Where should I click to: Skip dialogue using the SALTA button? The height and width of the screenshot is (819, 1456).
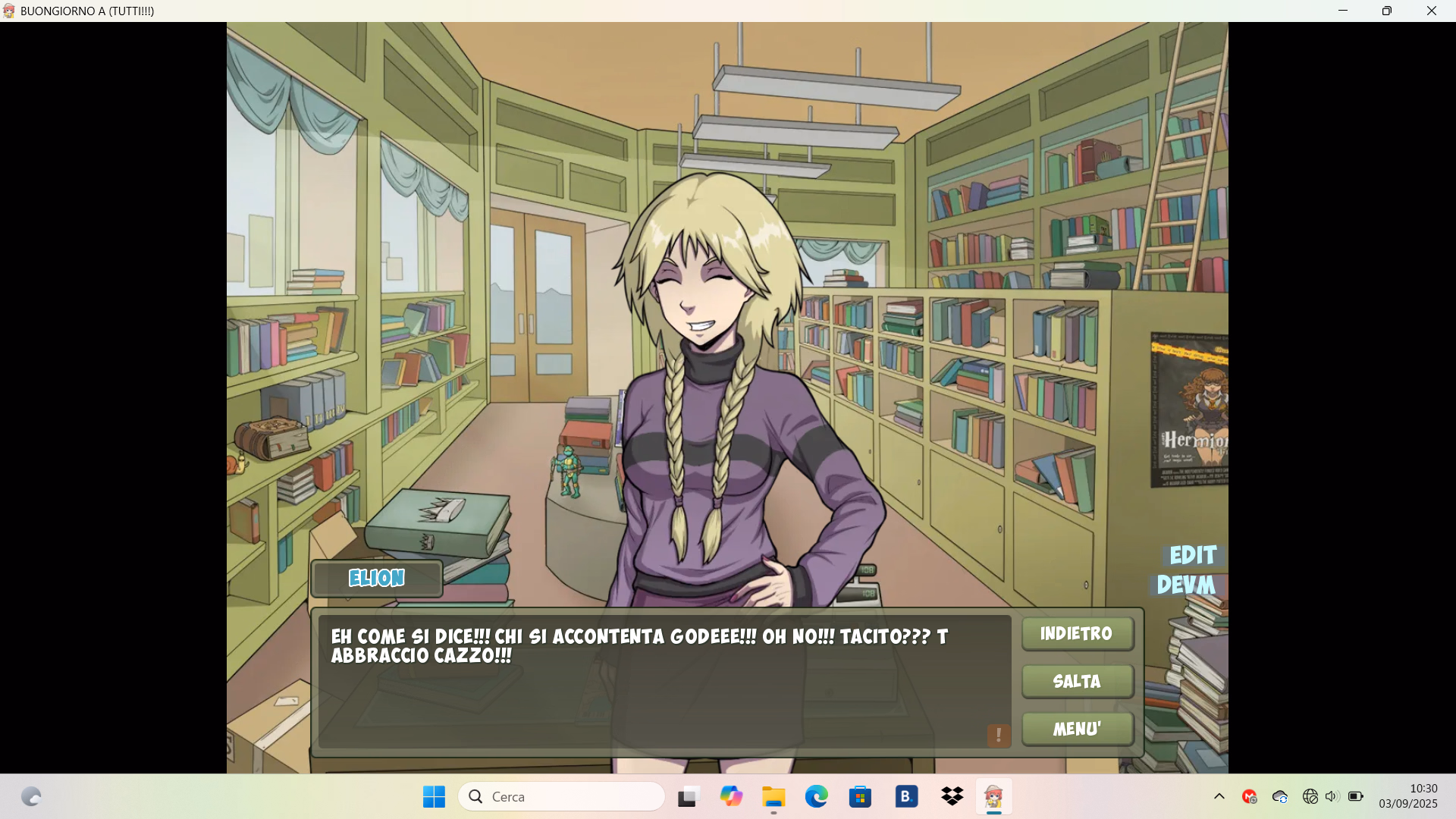(x=1077, y=681)
